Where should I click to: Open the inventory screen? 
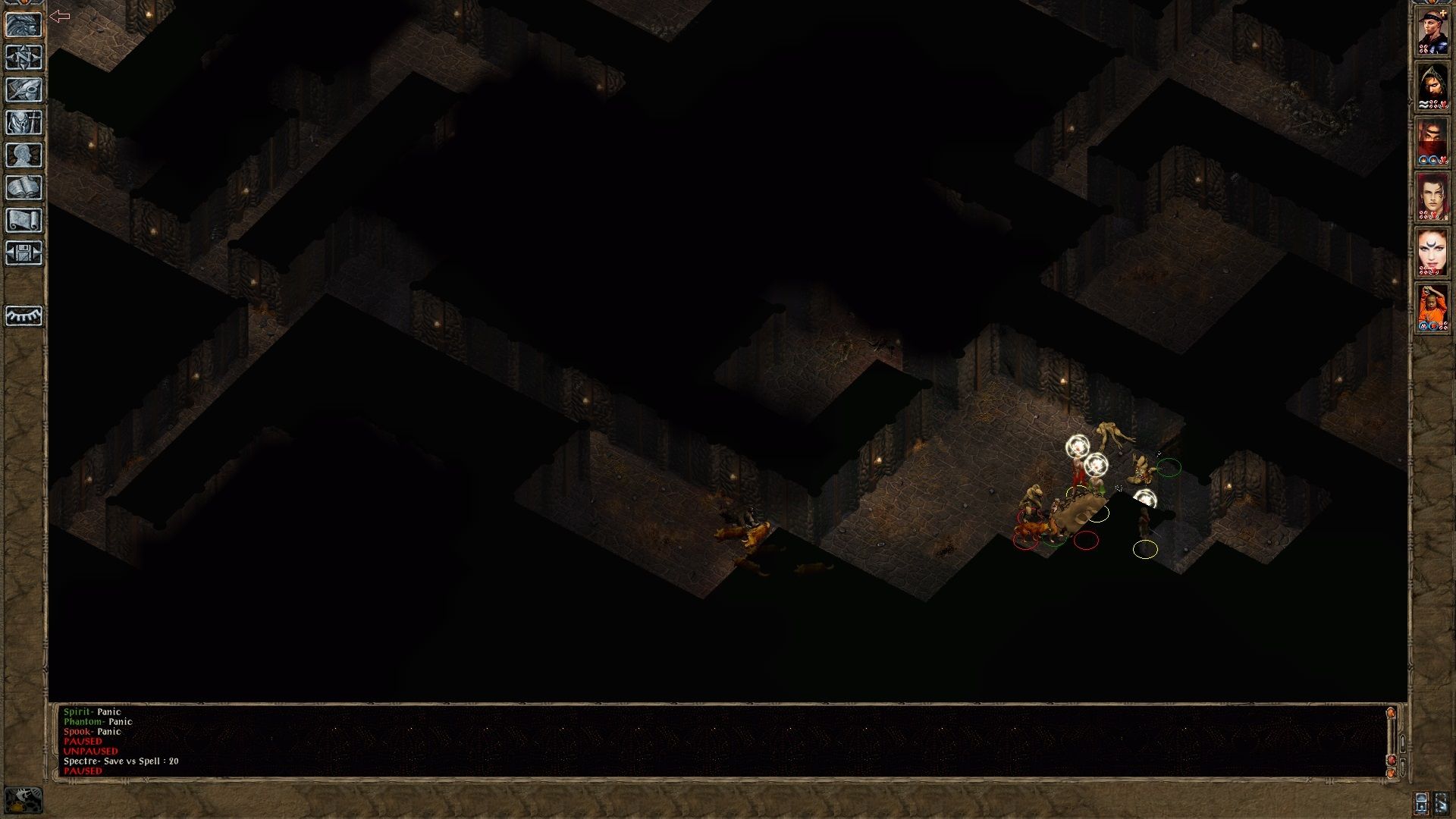pyautogui.click(x=25, y=121)
